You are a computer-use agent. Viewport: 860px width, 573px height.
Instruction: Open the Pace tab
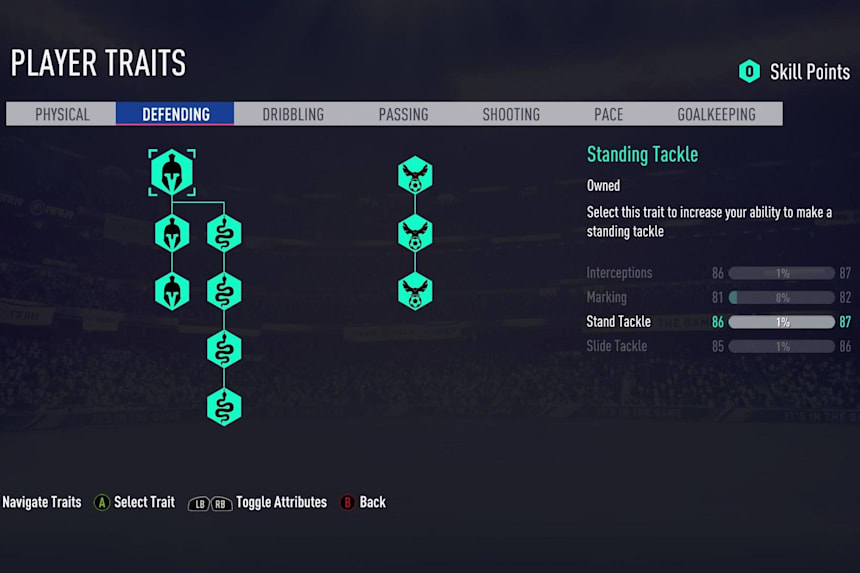tap(608, 114)
